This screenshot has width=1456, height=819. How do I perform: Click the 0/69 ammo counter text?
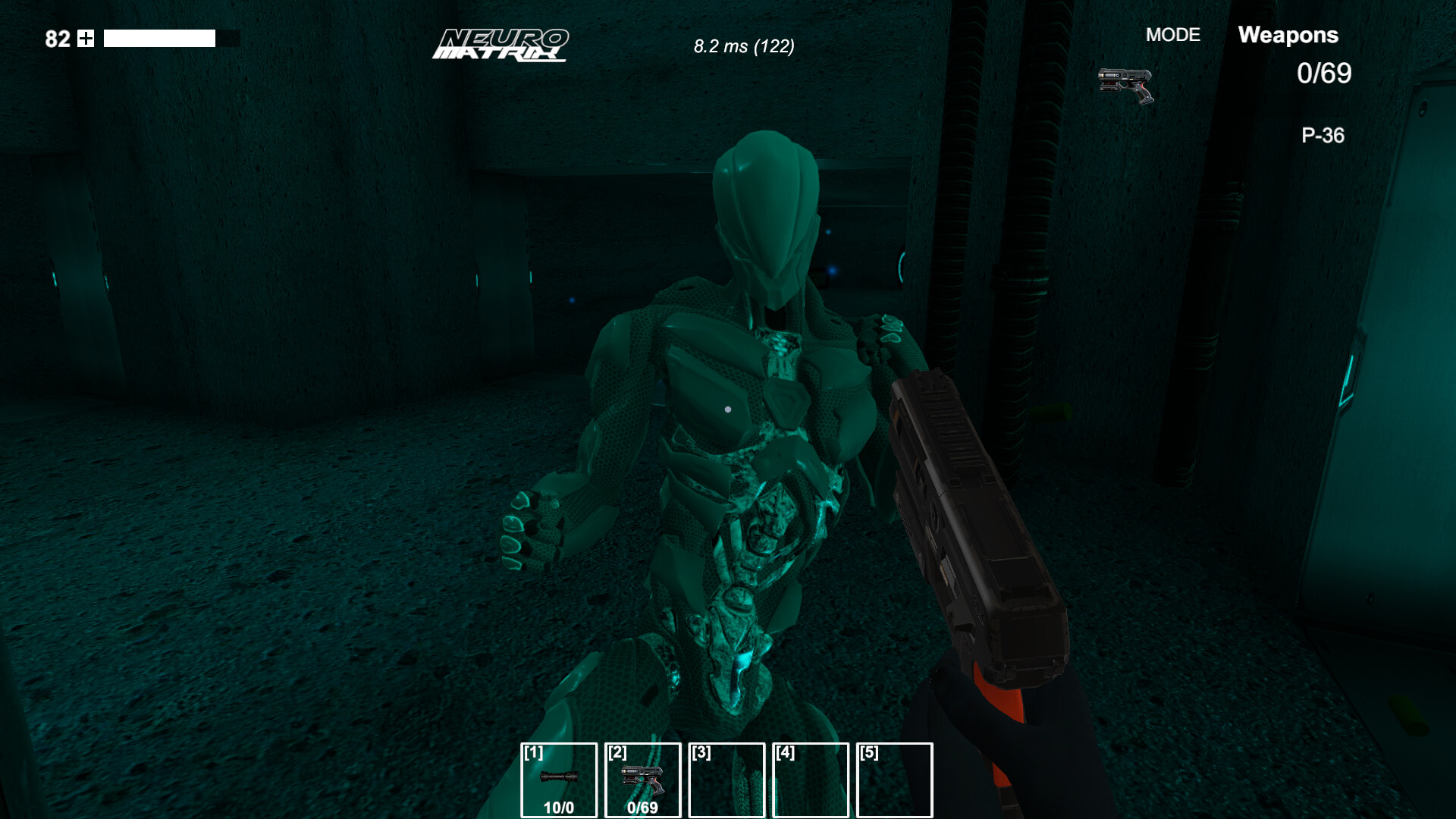pyautogui.click(x=1323, y=74)
